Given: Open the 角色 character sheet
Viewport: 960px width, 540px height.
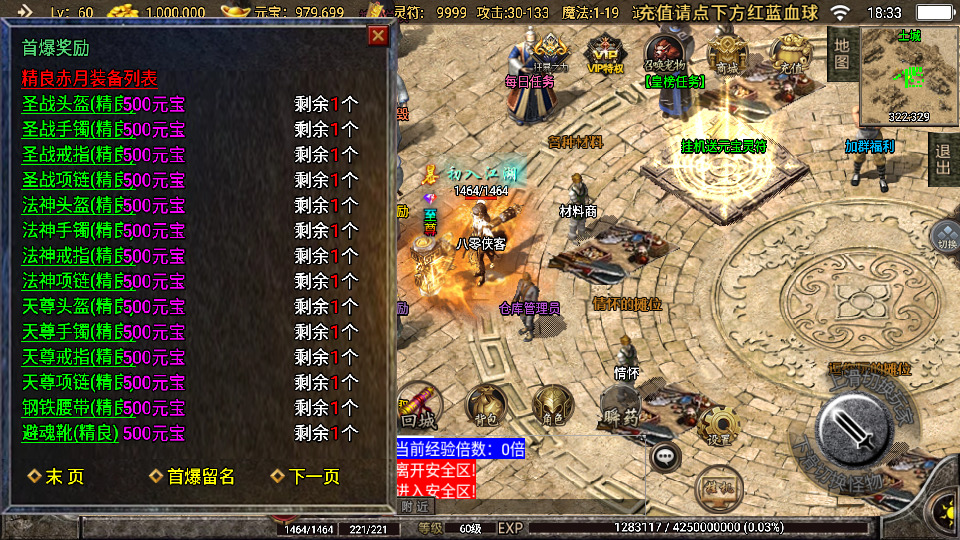Looking at the screenshot, I should (x=551, y=405).
